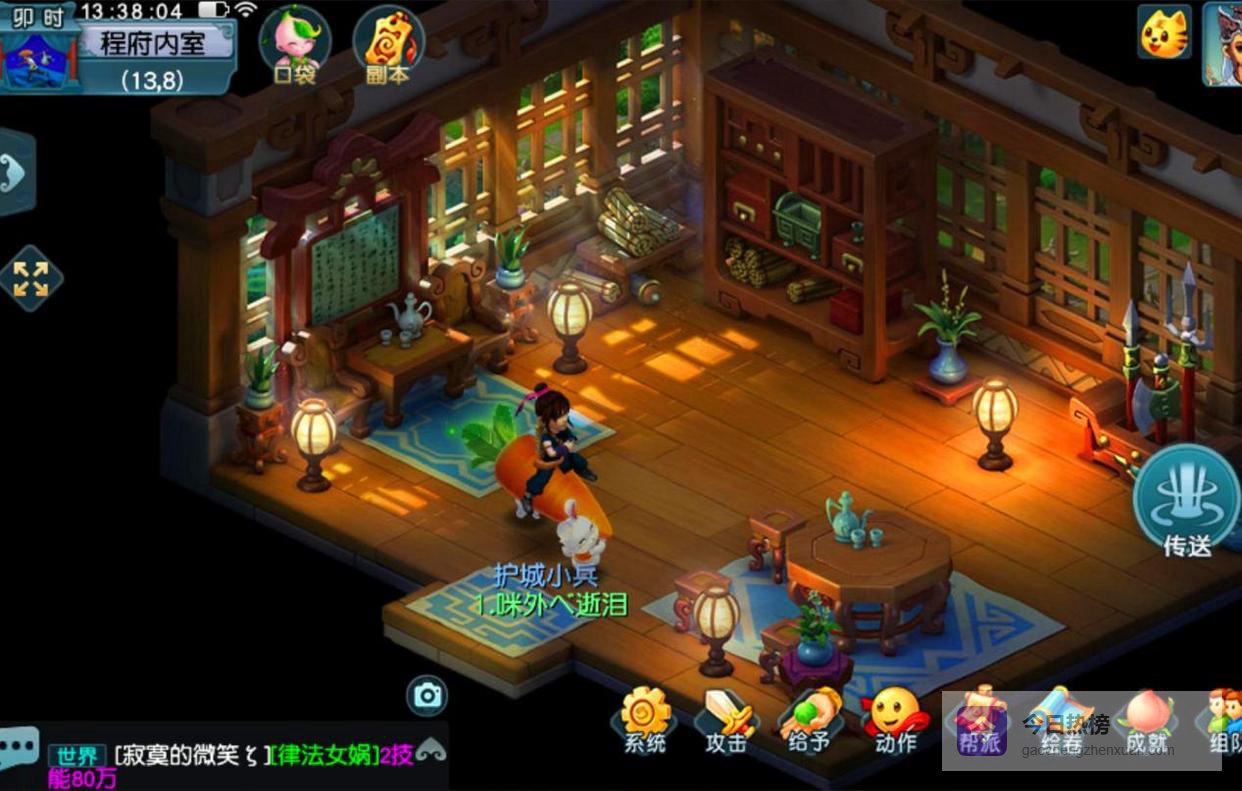This screenshot has height=791, width=1242.
Task: Expand the left side arrow panel
Action: (x=15, y=173)
